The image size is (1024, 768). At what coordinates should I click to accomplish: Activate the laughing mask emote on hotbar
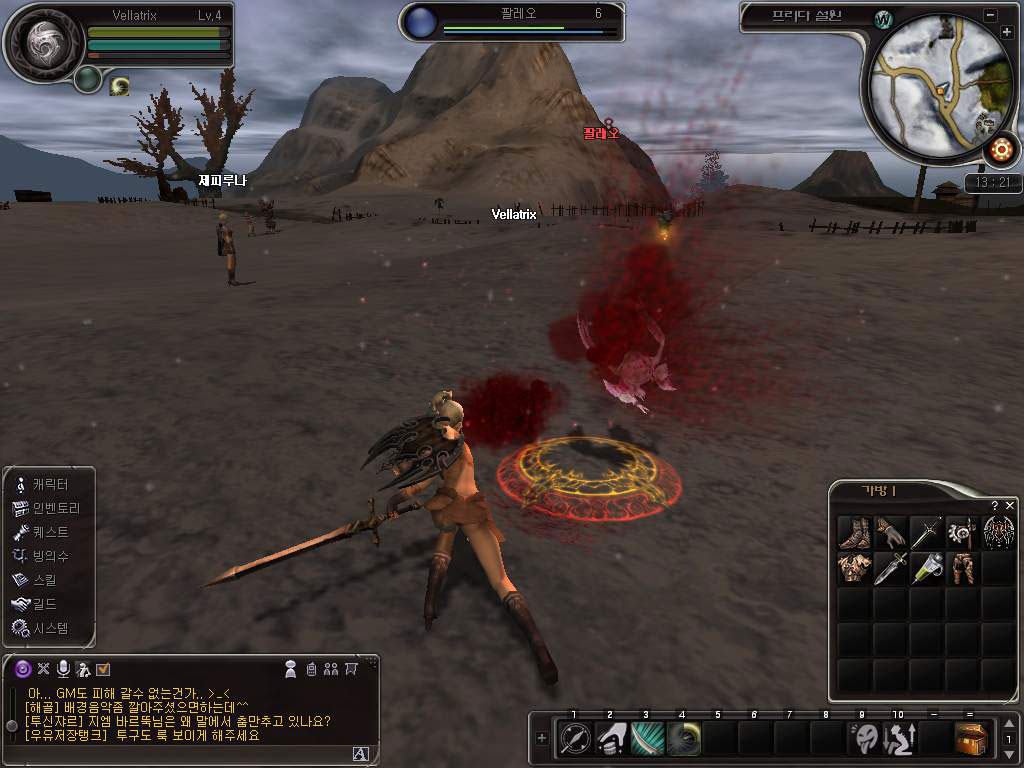864,739
